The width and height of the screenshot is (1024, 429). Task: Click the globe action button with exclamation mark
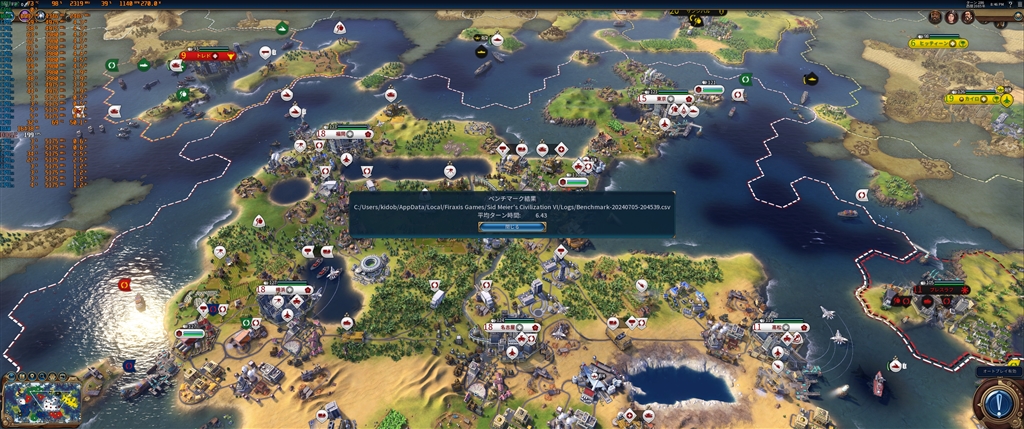[x=996, y=403]
